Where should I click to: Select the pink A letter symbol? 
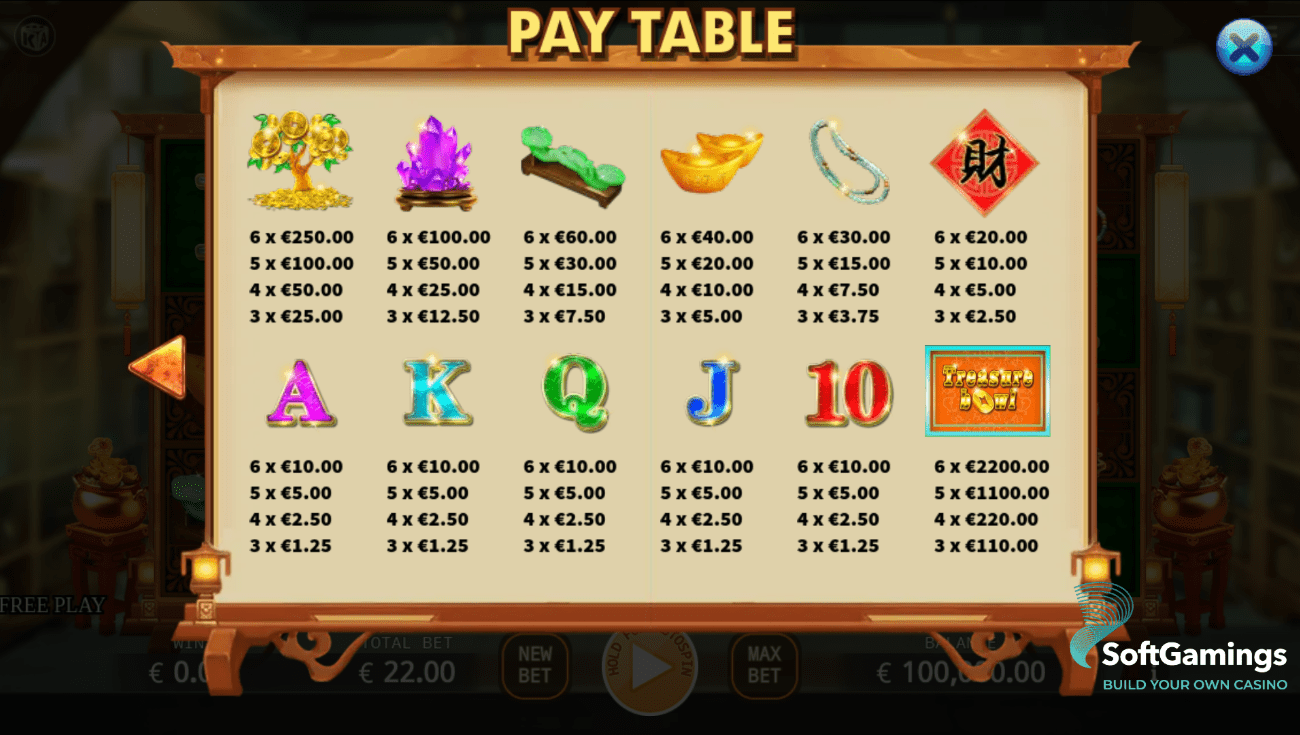300,392
